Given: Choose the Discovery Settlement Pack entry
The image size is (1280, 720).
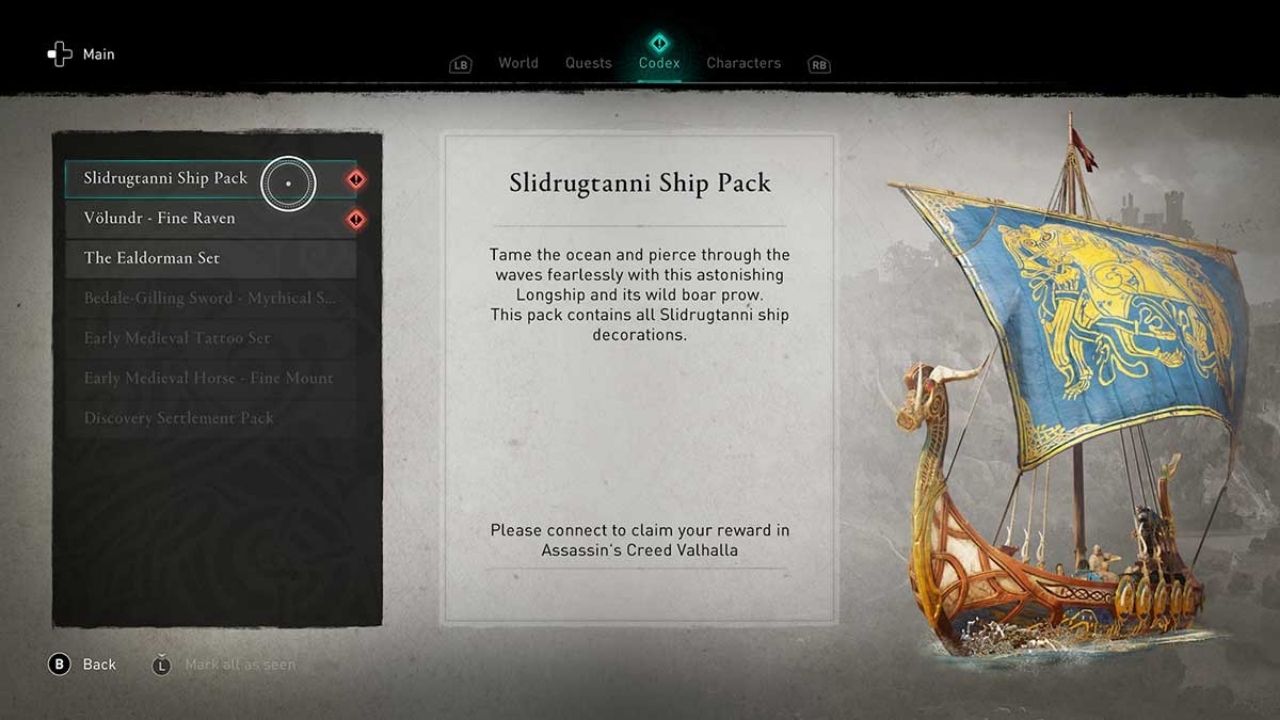Looking at the screenshot, I should click(178, 418).
